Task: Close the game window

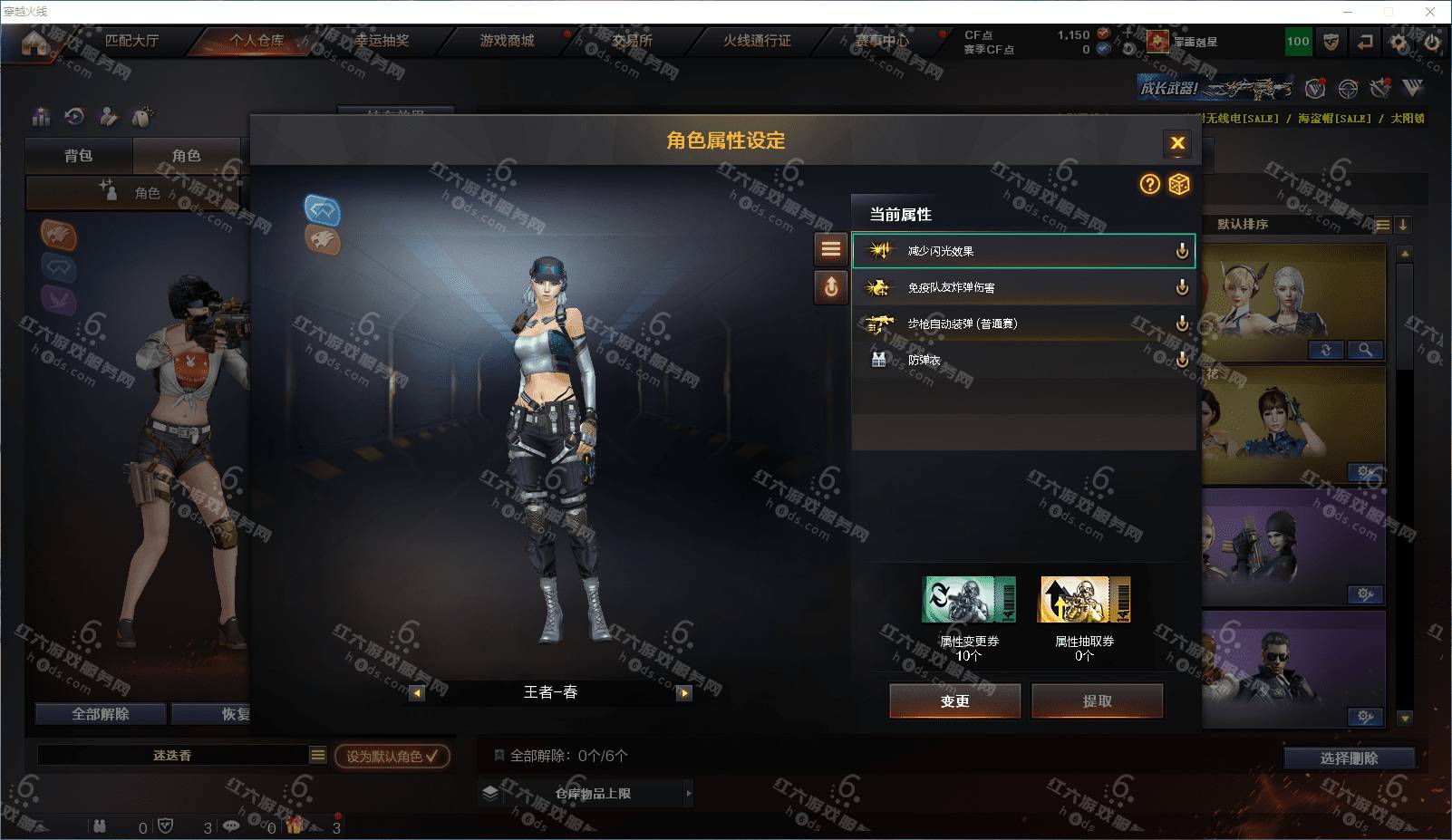Action: pyautogui.click(x=1430, y=12)
